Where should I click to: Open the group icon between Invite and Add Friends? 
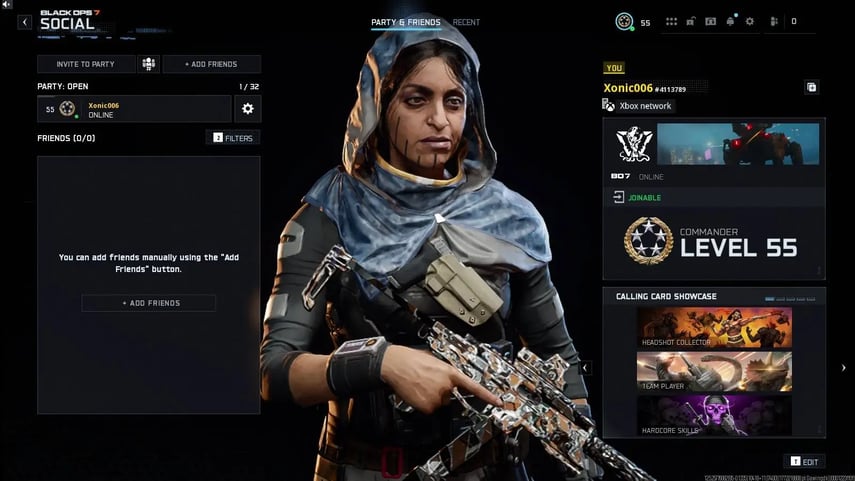(149, 64)
